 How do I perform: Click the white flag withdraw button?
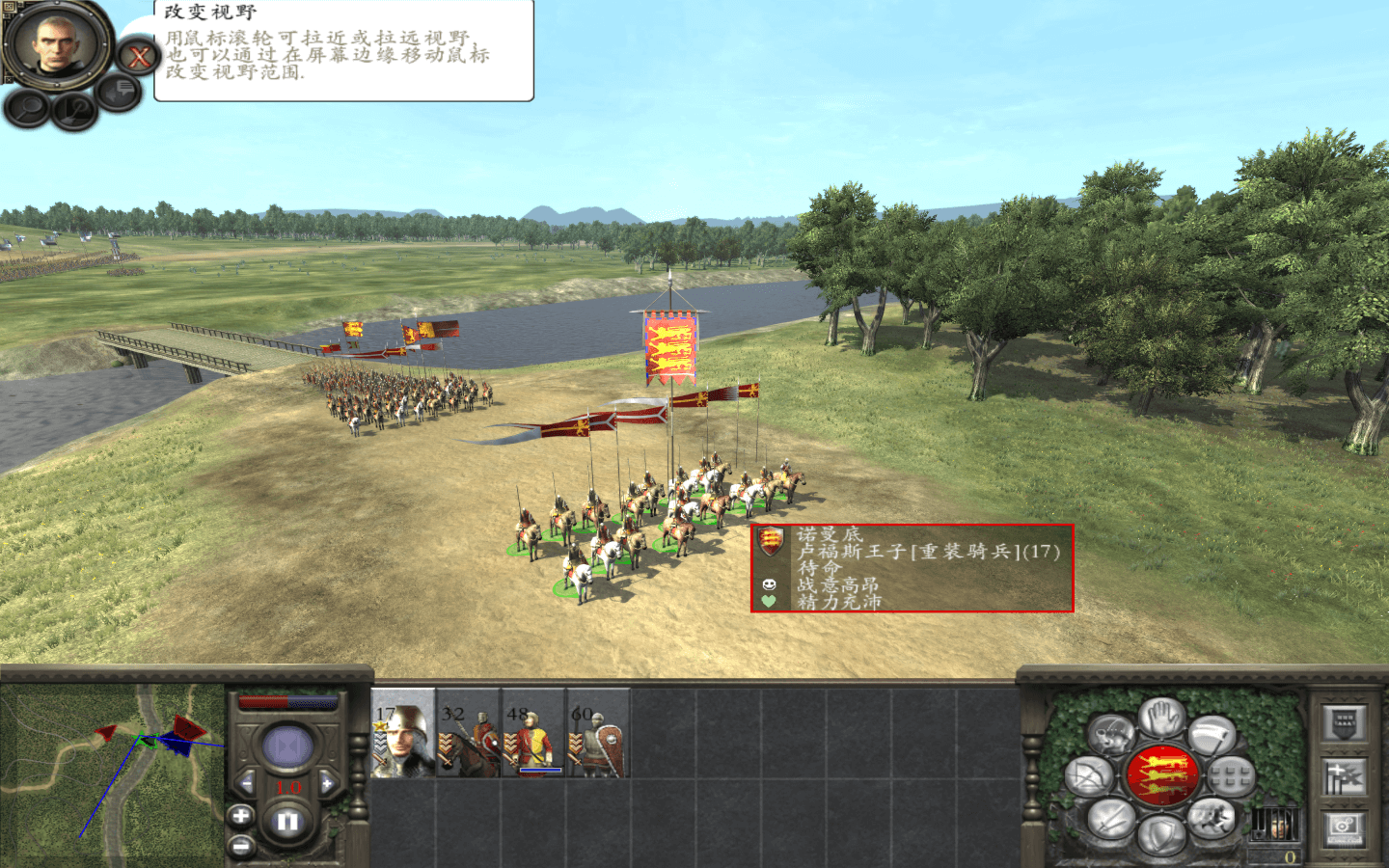pyautogui.click(x=1212, y=737)
